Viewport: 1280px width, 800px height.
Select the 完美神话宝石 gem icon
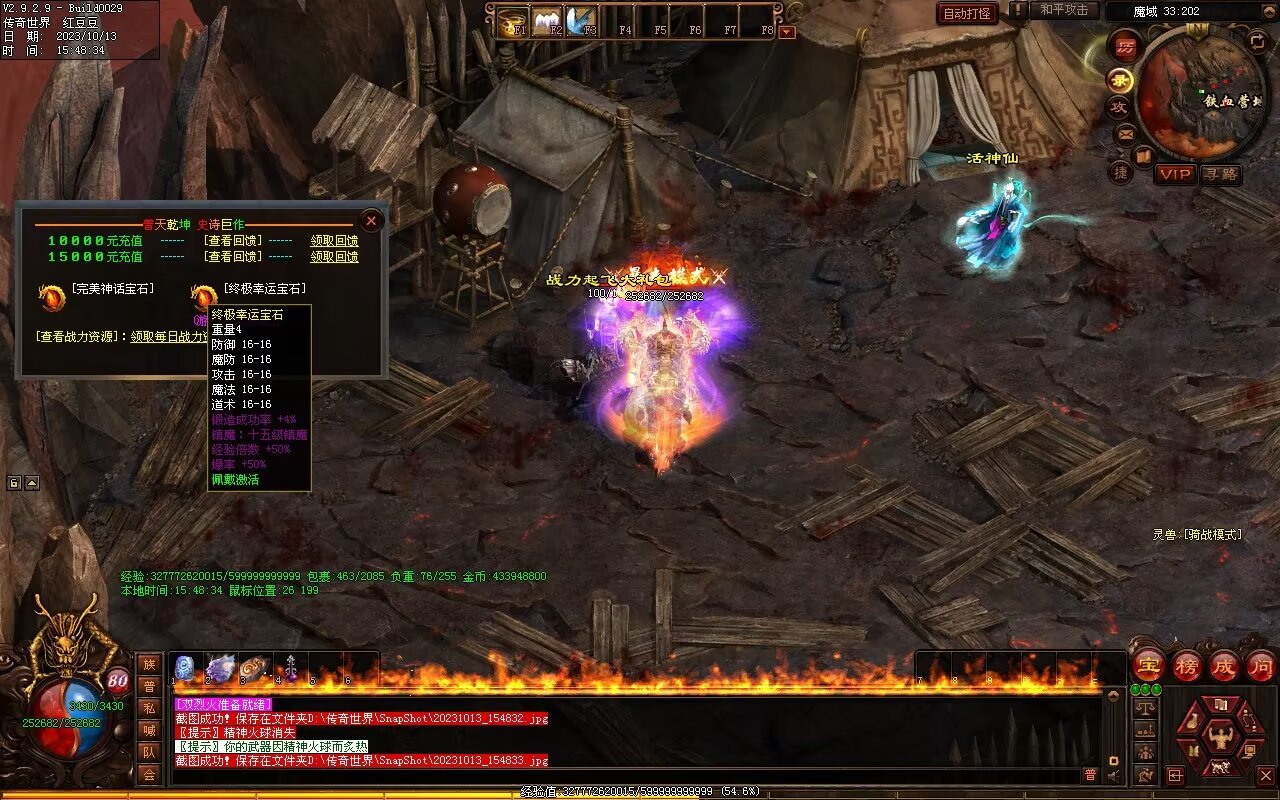tap(51, 297)
